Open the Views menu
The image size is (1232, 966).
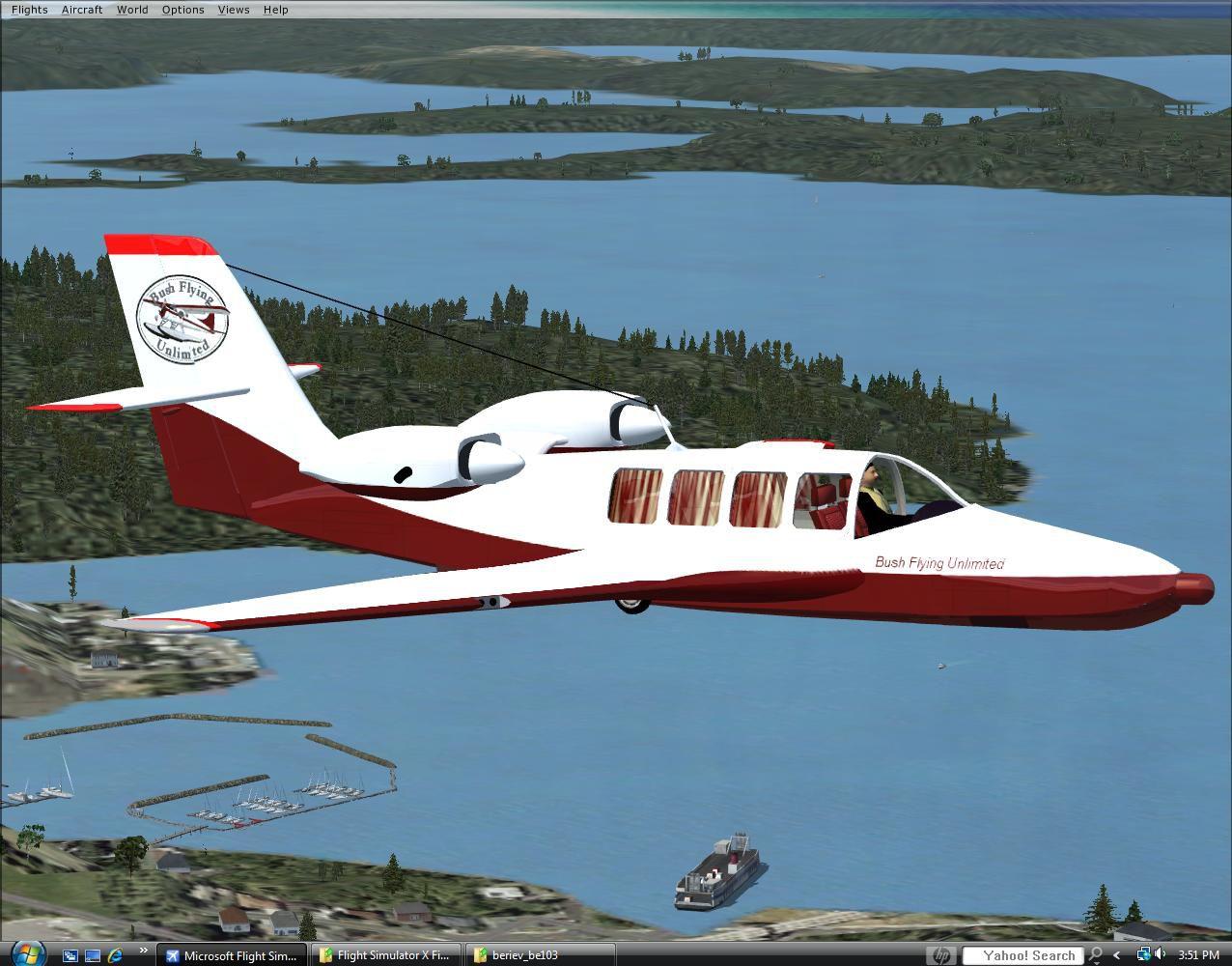[234, 10]
